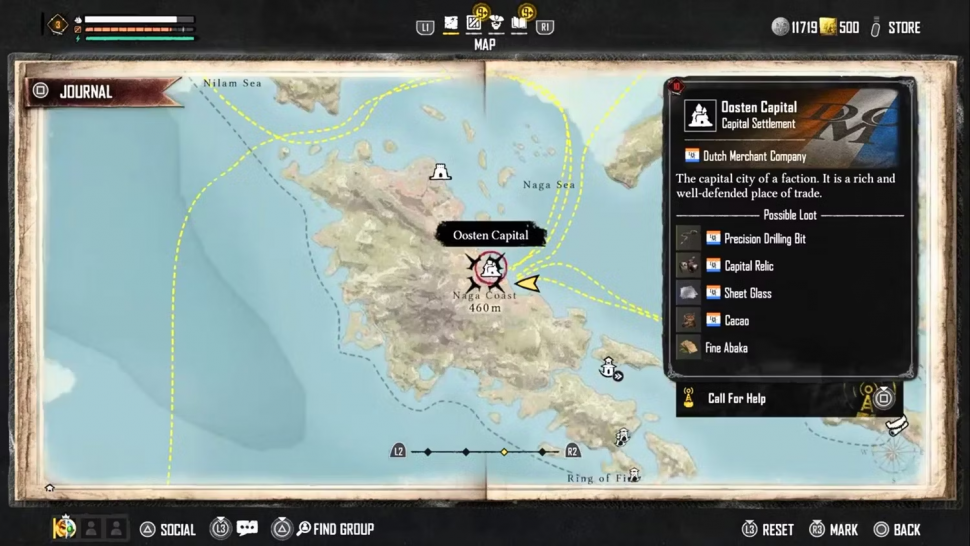970x546 pixels.
Task: Open the Social menu
Action: pyautogui.click(x=168, y=529)
